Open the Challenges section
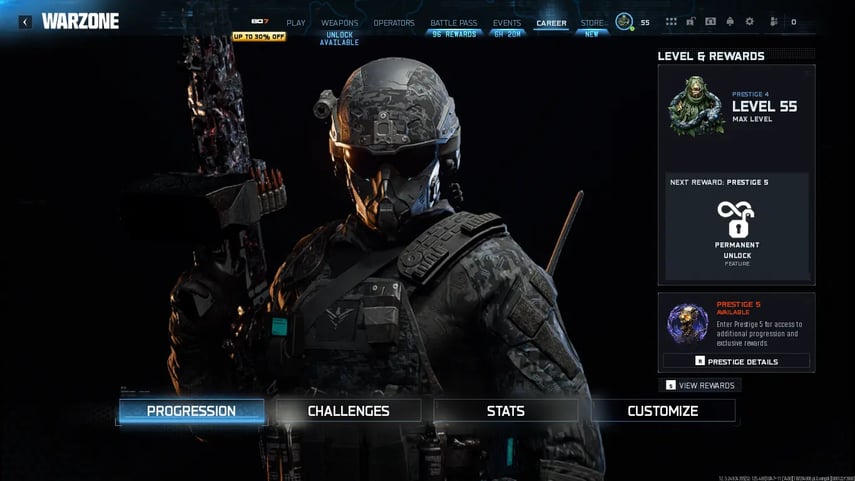This screenshot has width=855, height=481. 348,411
